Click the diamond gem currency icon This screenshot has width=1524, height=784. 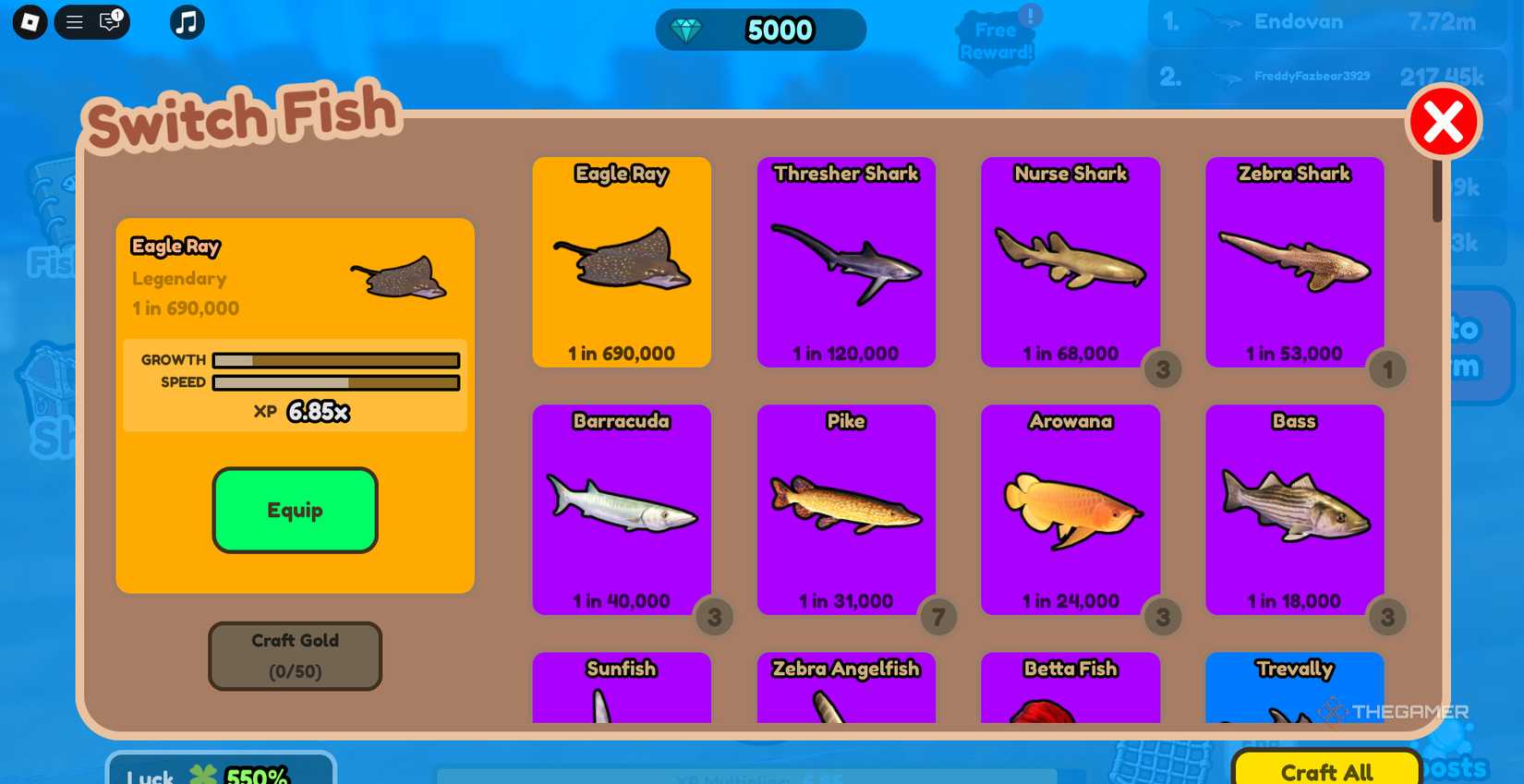[x=689, y=30]
